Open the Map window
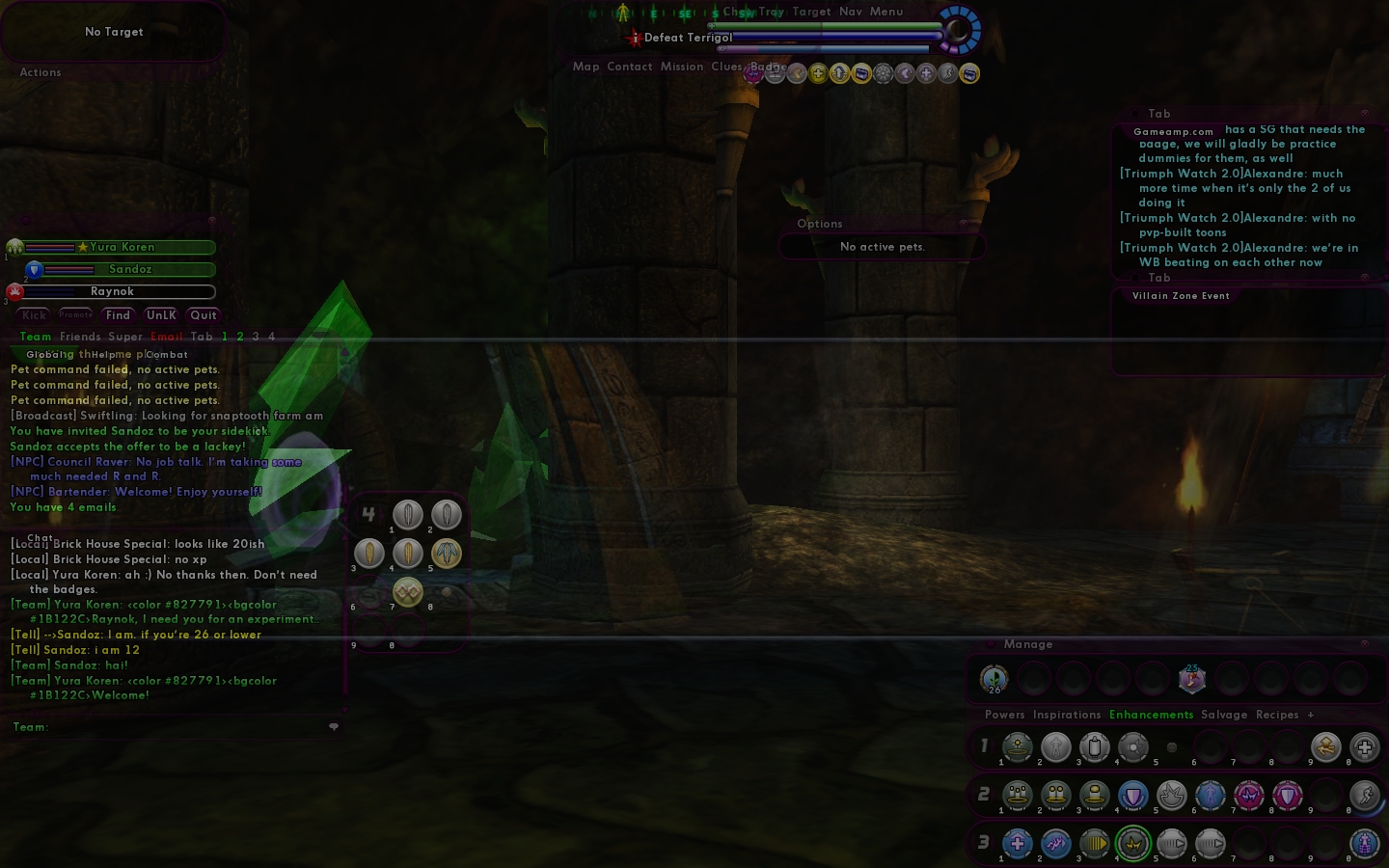1389x868 pixels. coord(586,67)
